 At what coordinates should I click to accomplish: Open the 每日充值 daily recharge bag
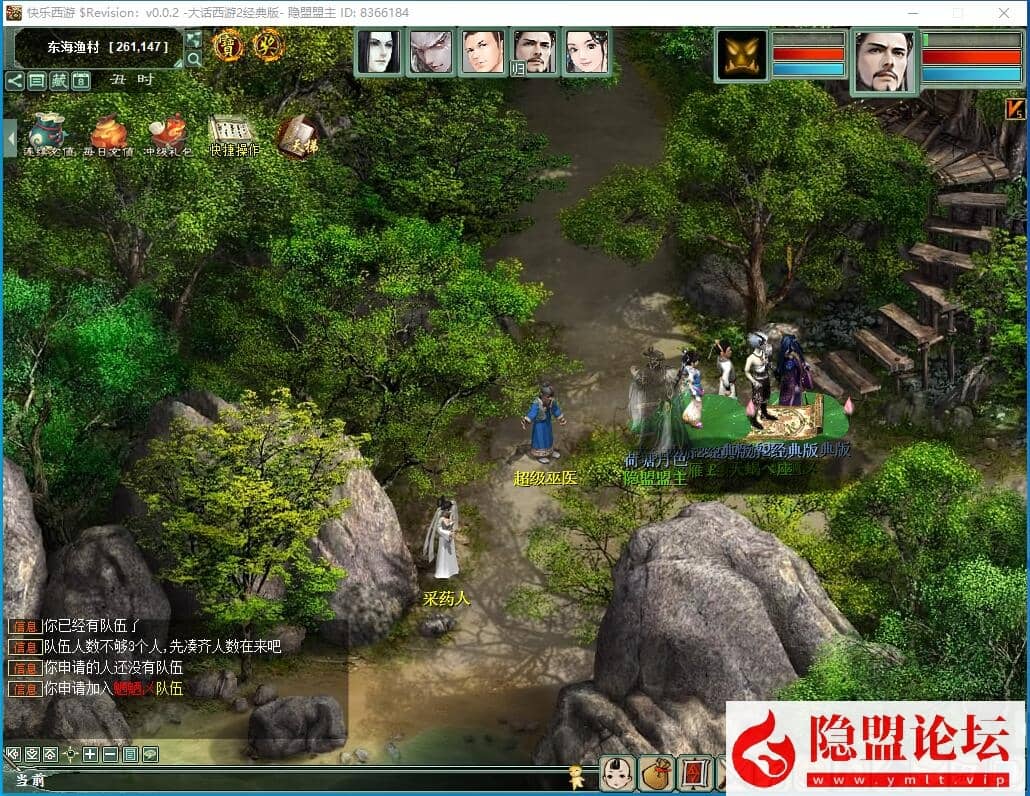(x=107, y=135)
